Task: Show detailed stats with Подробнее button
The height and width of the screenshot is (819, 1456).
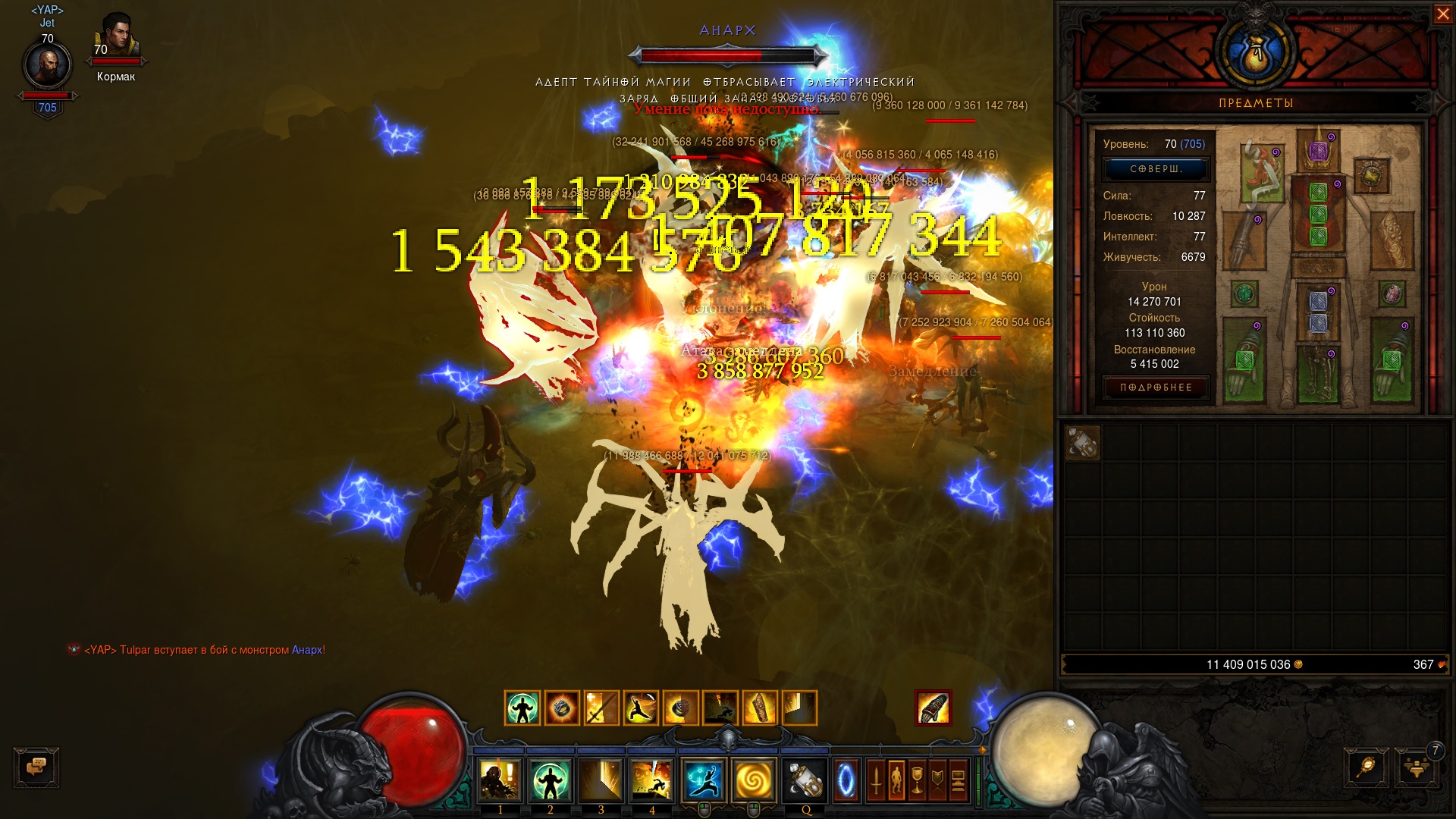Action: click(x=1156, y=388)
